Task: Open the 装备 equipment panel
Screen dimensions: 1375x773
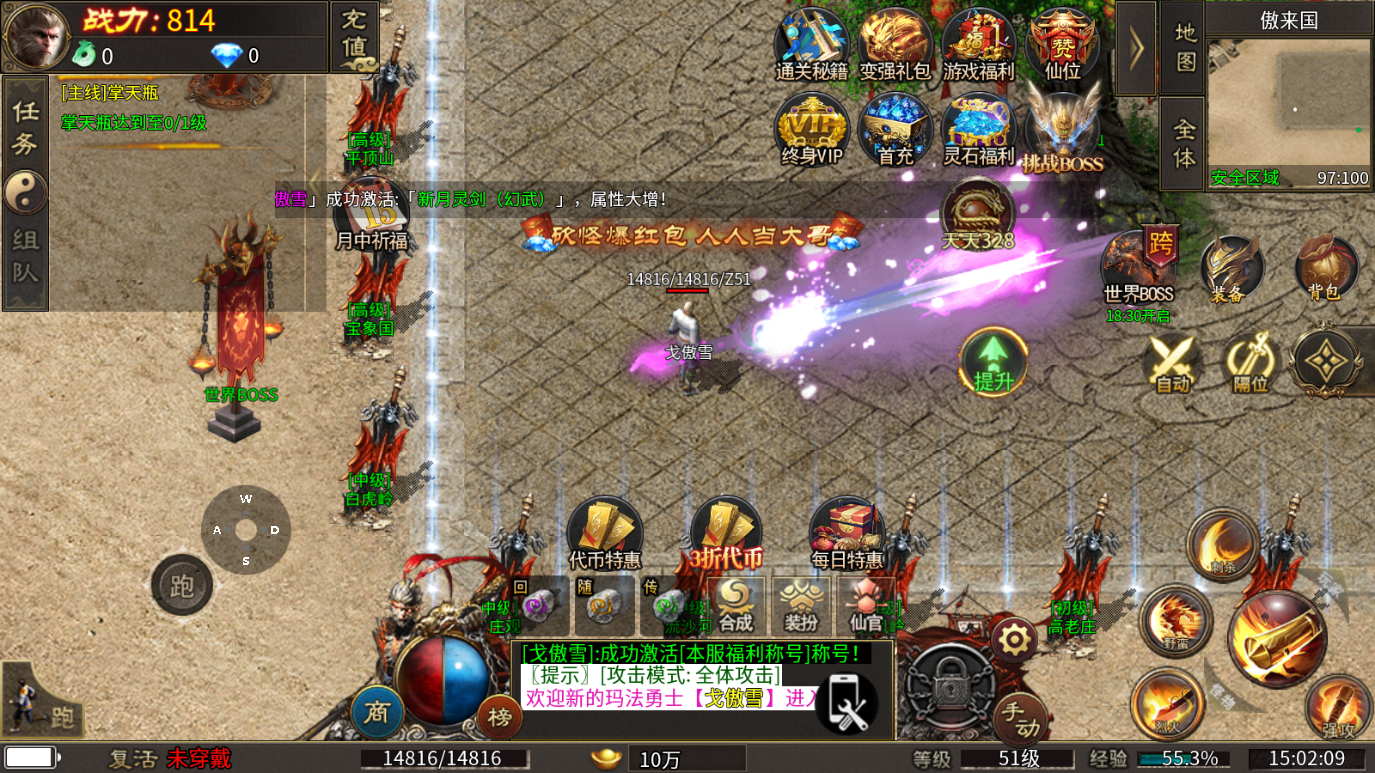Action: [x=1232, y=268]
